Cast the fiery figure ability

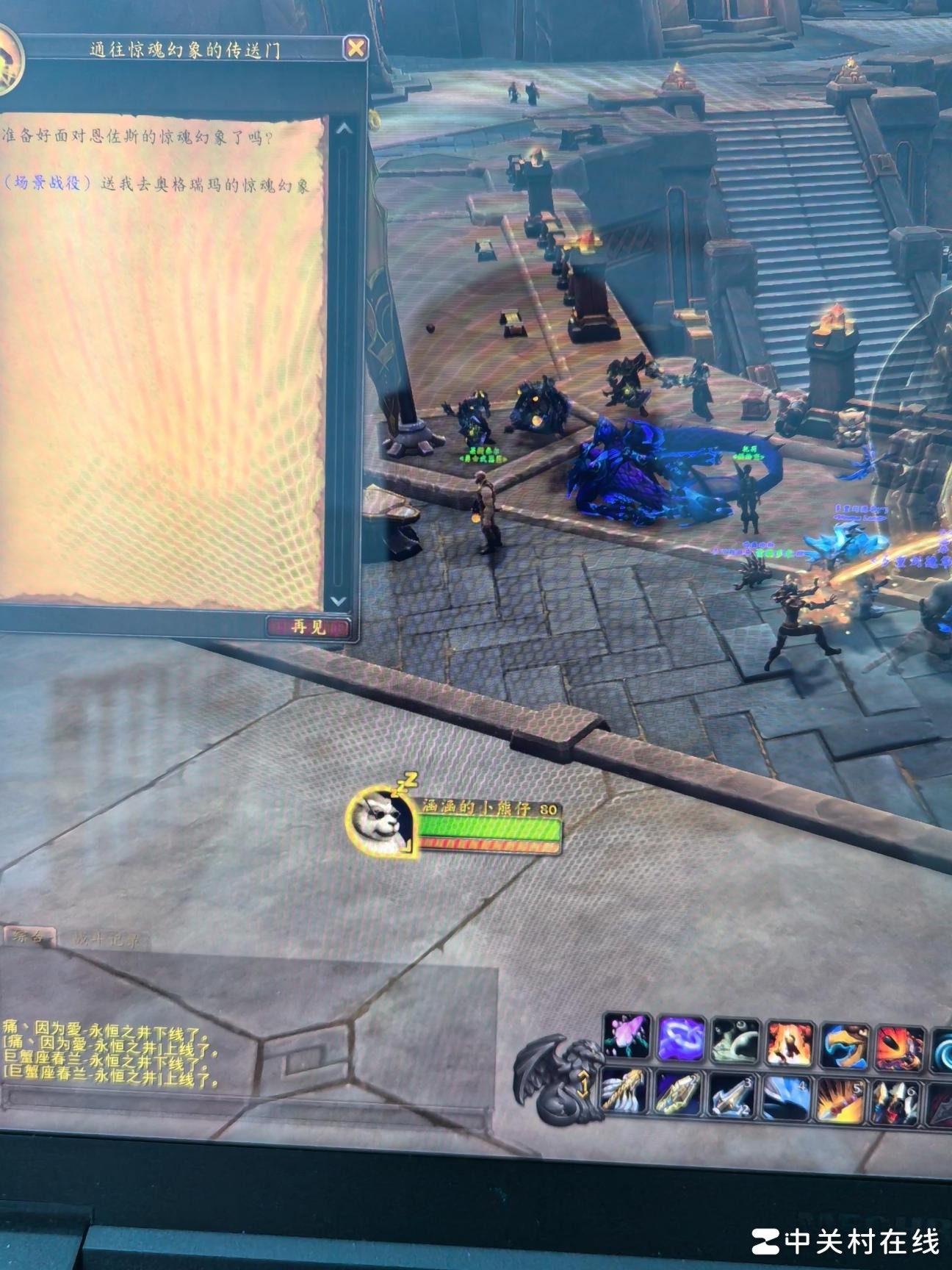[x=789, y=1044]
